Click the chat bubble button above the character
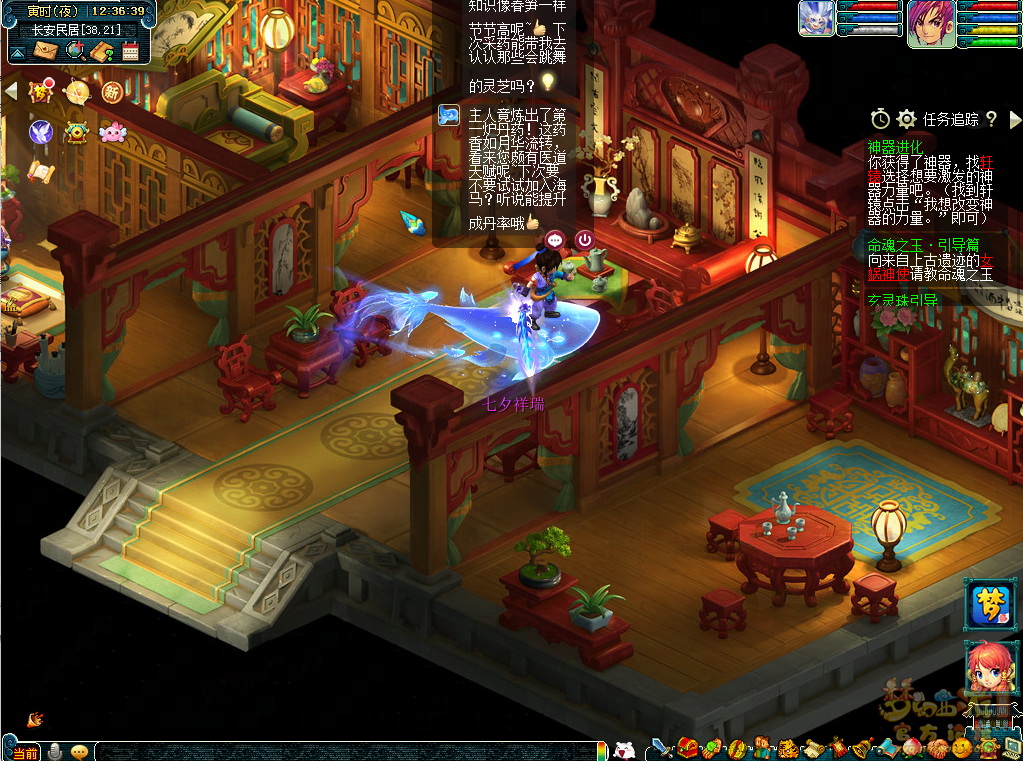 [555, 240]
